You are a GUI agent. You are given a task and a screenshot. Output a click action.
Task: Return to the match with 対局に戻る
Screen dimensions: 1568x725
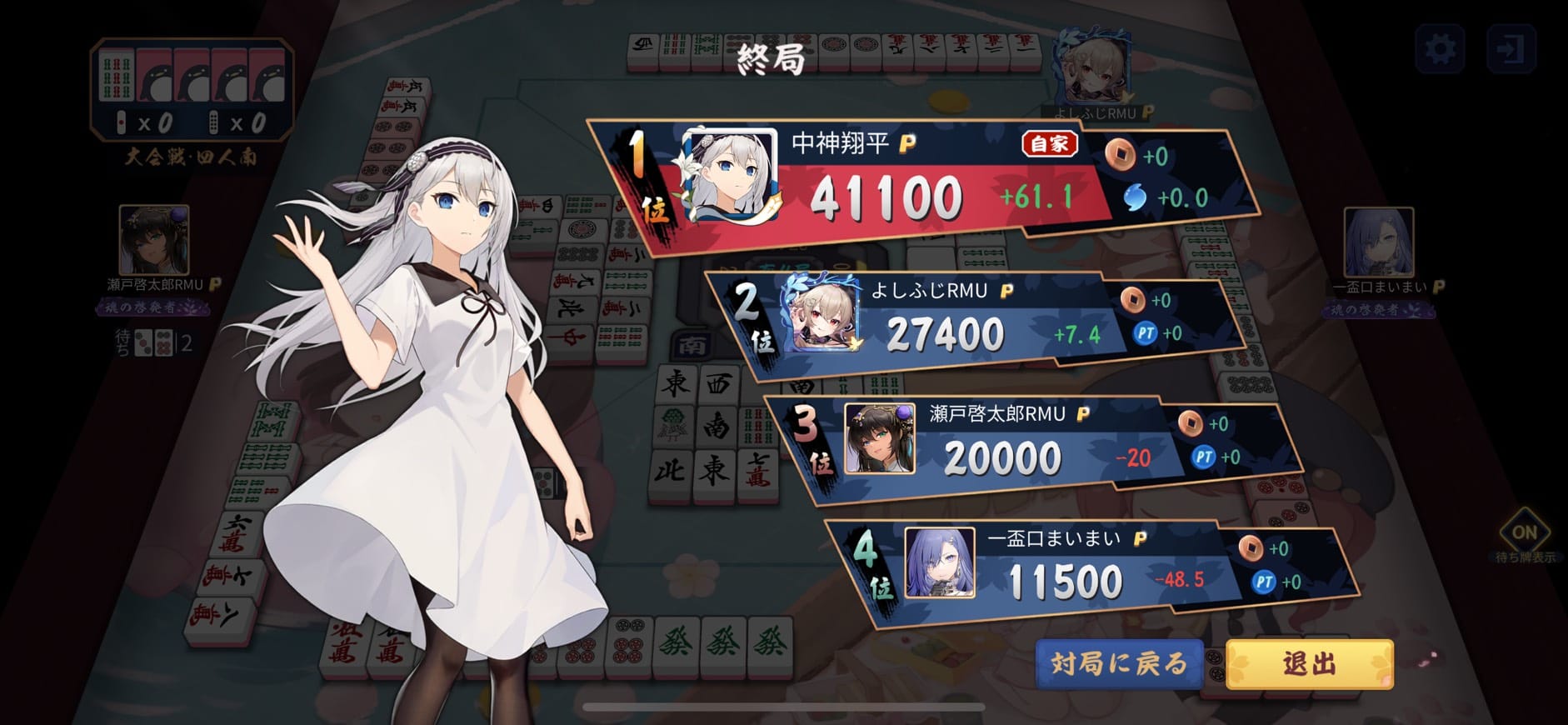coord(1119,664)
